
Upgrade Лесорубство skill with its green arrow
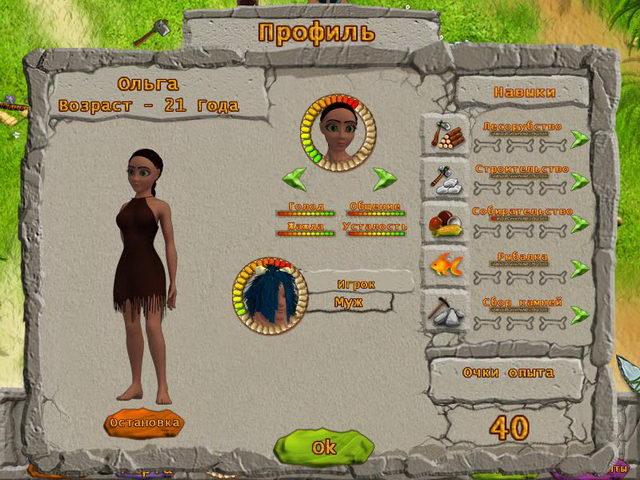pyautogui.click(x=580, y=137)
